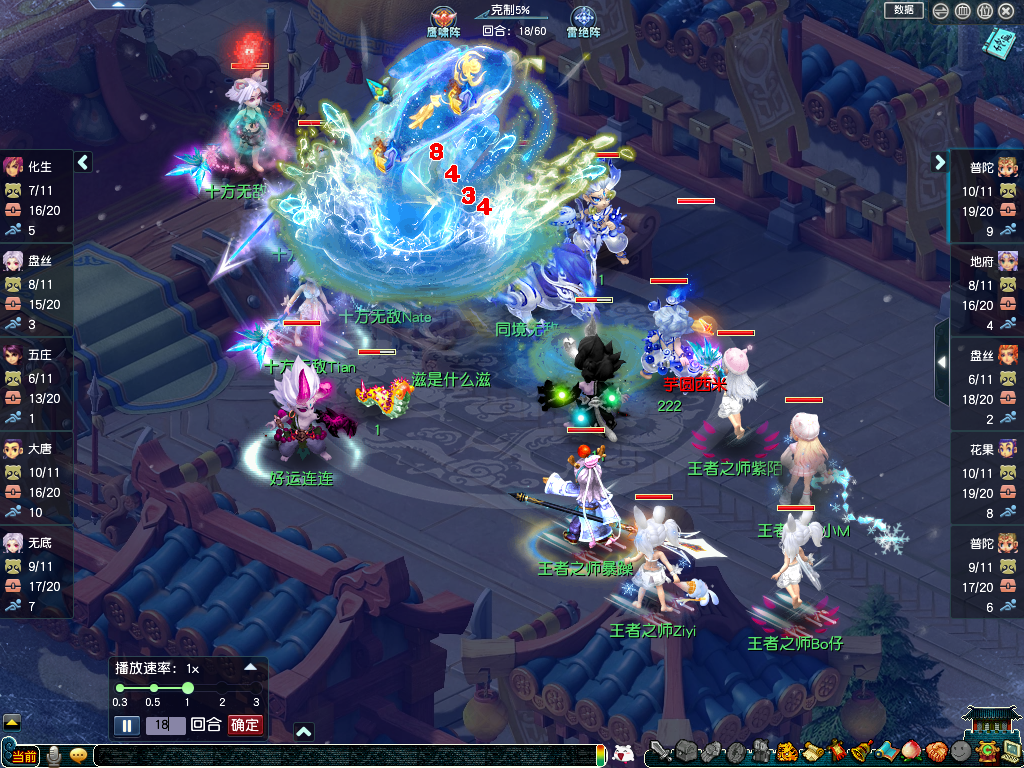Open the cyan book icon
Viewport: 1024px width, 768px height.
tap(997, 43)
